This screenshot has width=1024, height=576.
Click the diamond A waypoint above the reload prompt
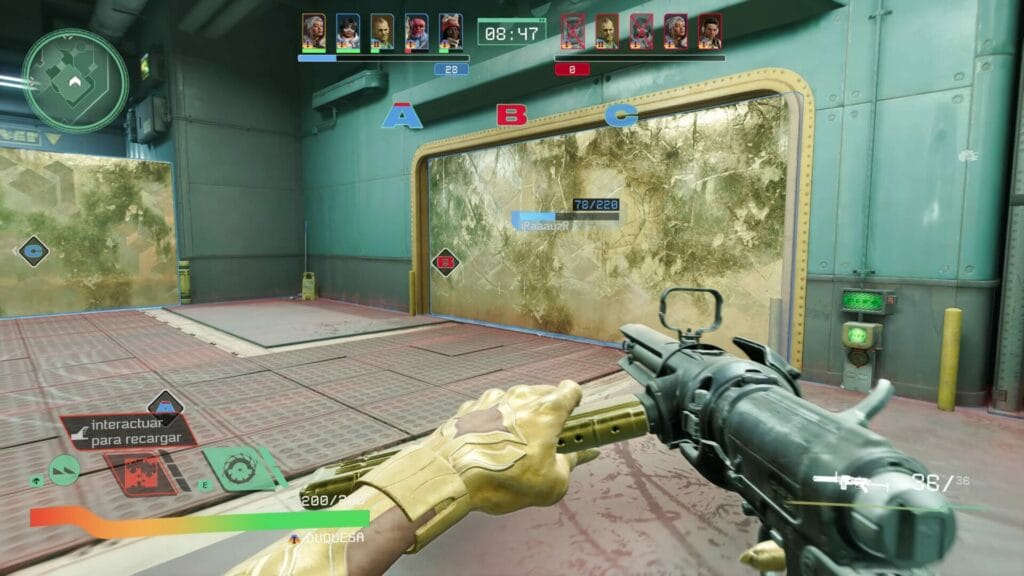coord(165,405)
